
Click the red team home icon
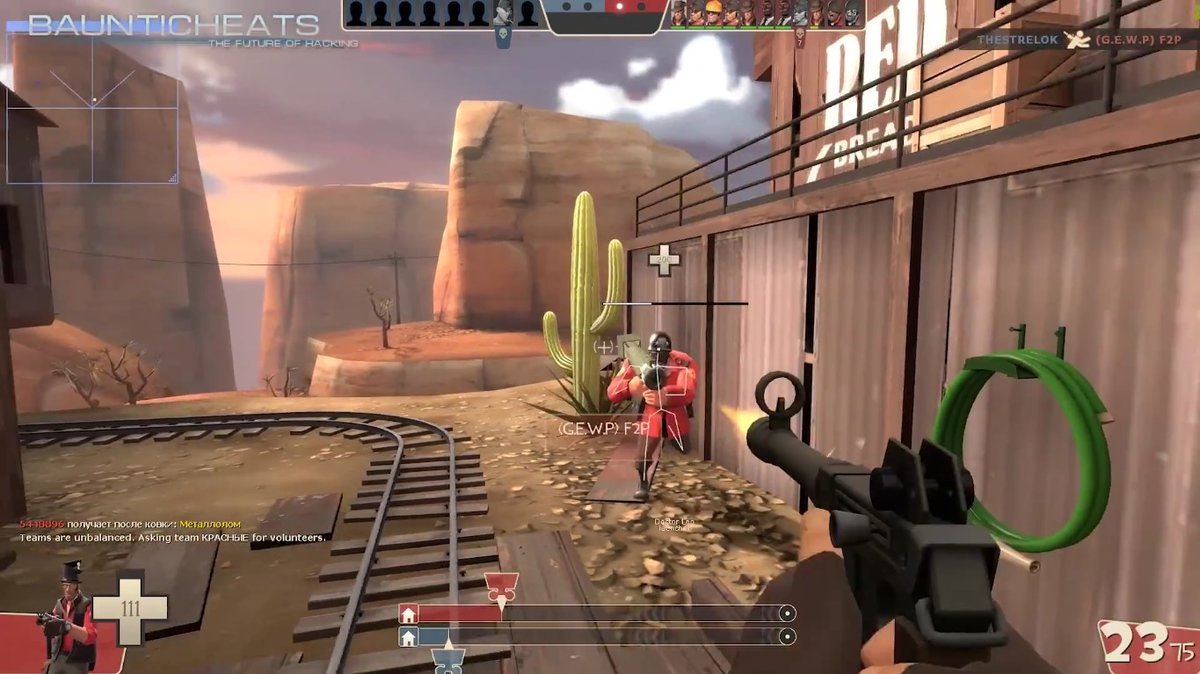pyautogui.click(x=408, y=614)
